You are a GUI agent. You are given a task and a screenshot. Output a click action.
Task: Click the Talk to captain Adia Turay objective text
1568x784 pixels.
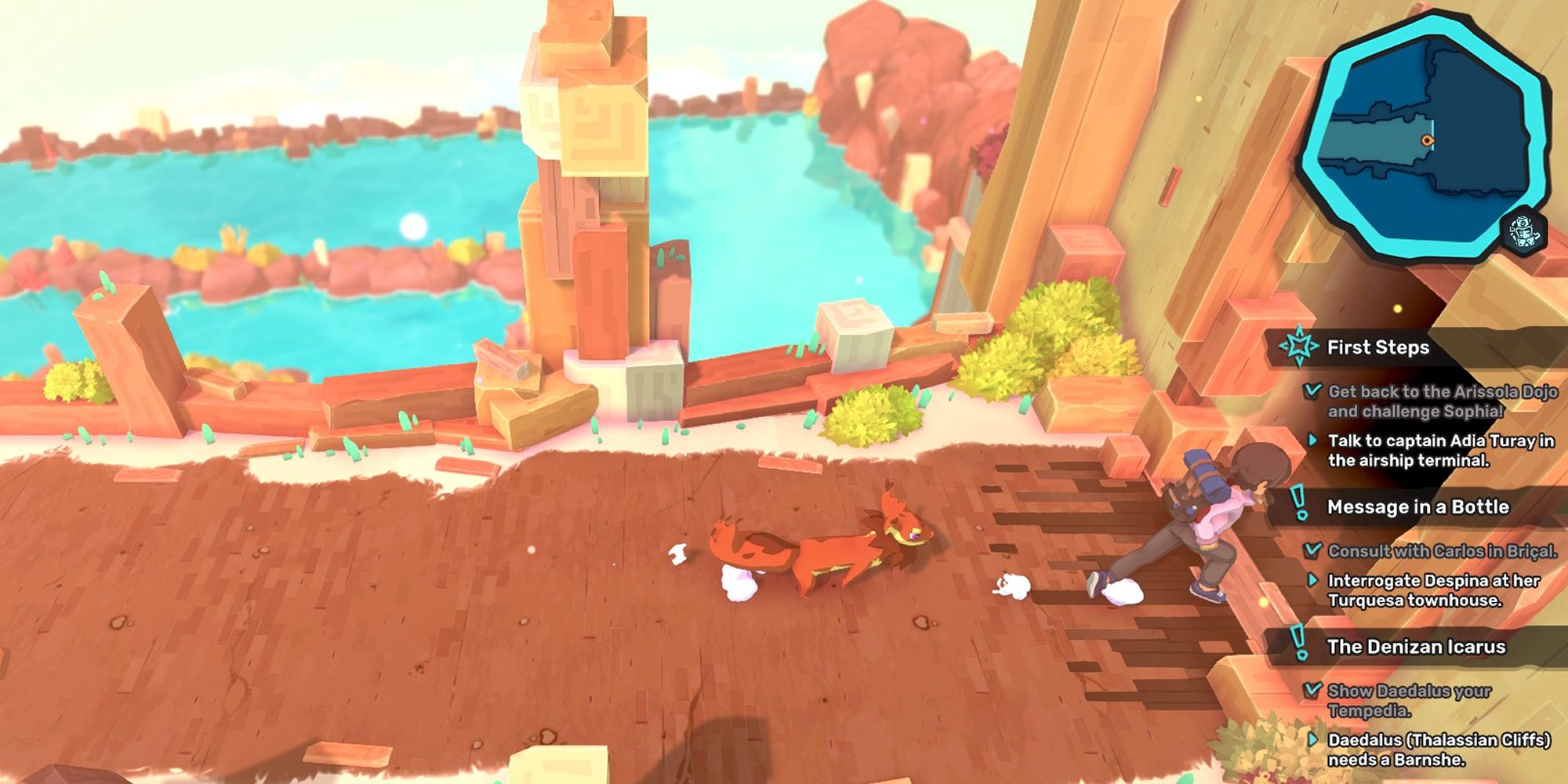(x=1443, y=447)
